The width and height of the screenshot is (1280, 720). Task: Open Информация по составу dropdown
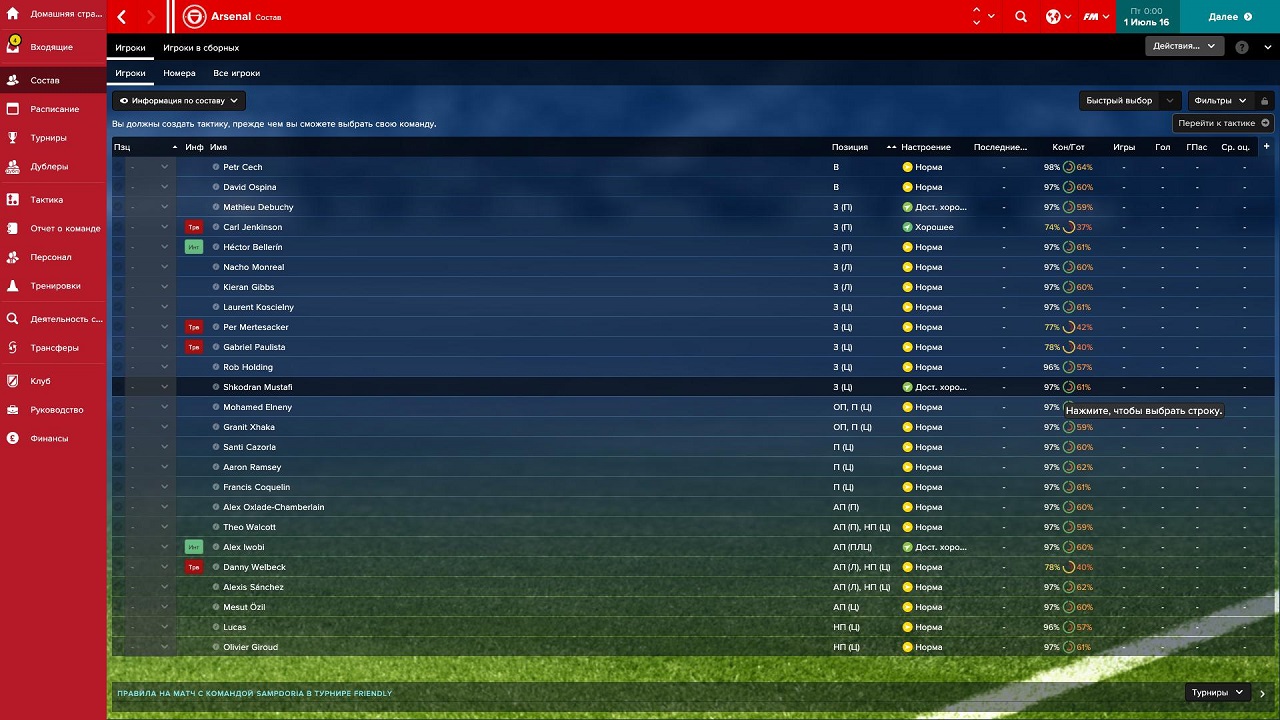pyautogui.click(x=179, y=101)
